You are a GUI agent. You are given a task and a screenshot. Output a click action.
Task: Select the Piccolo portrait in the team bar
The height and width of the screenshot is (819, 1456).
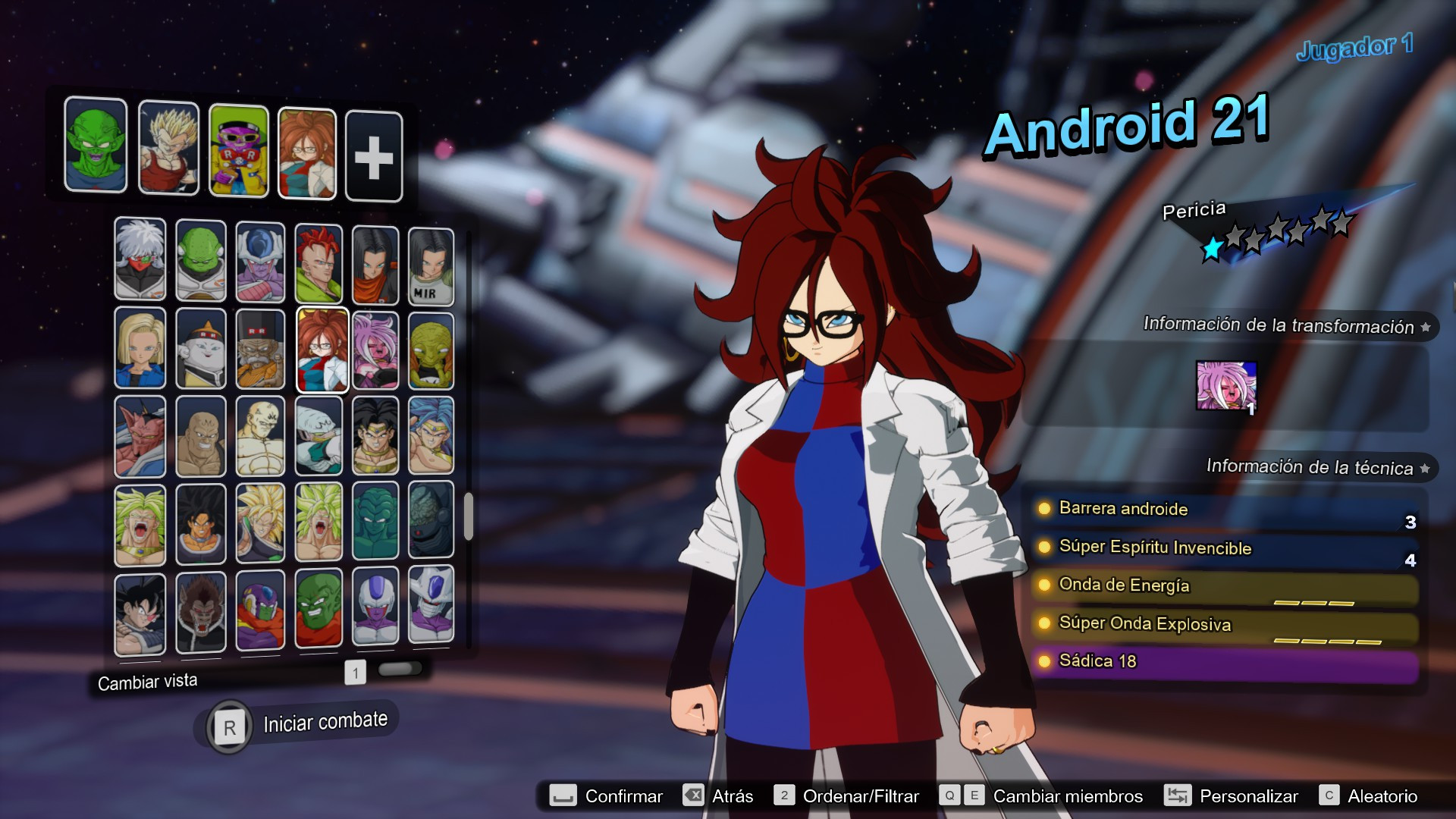[x=96, y=147]
